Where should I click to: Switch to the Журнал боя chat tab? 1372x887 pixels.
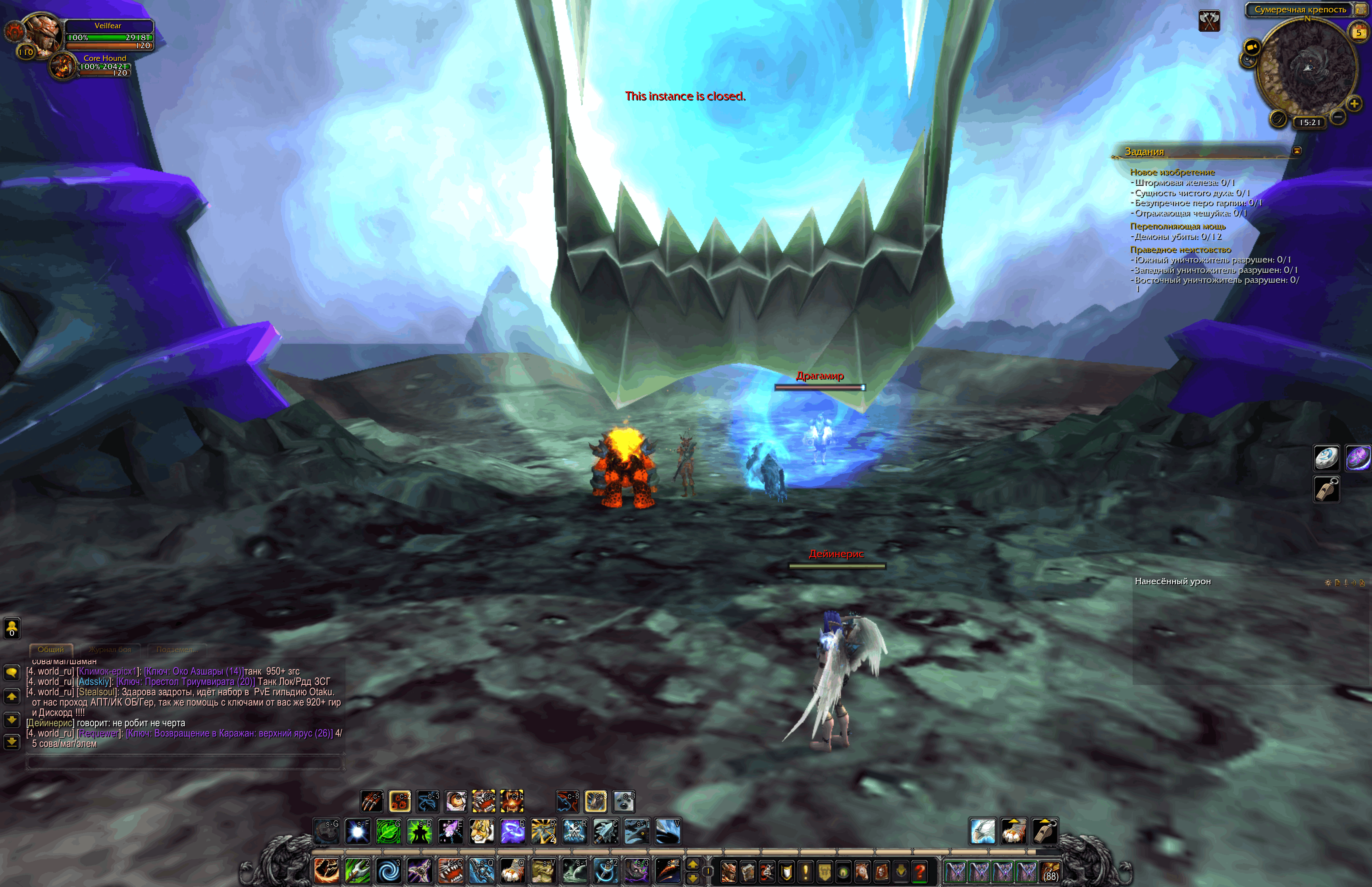pos(110,650)
